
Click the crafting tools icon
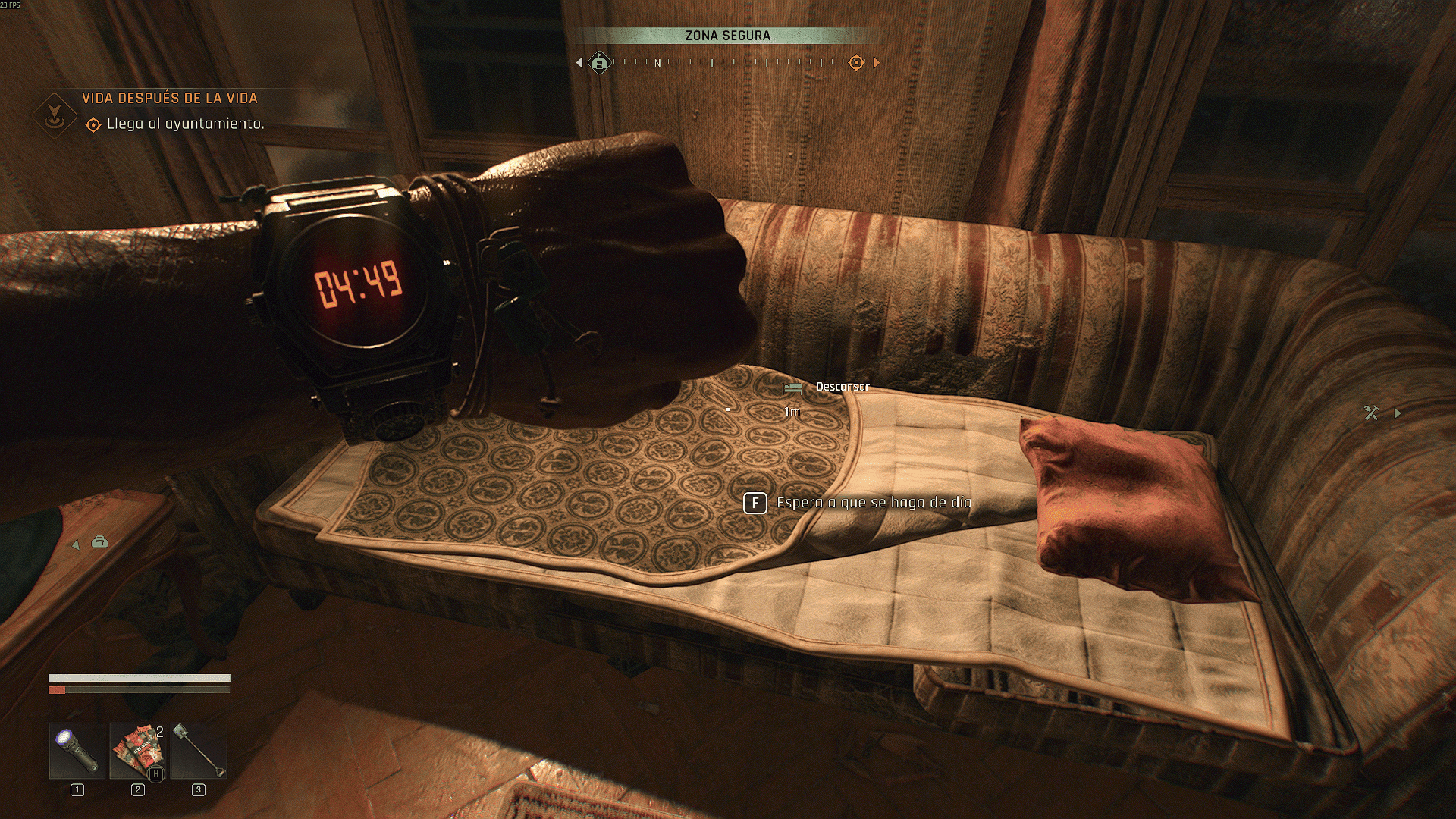pyautogui.click(x=1371, y=413)
